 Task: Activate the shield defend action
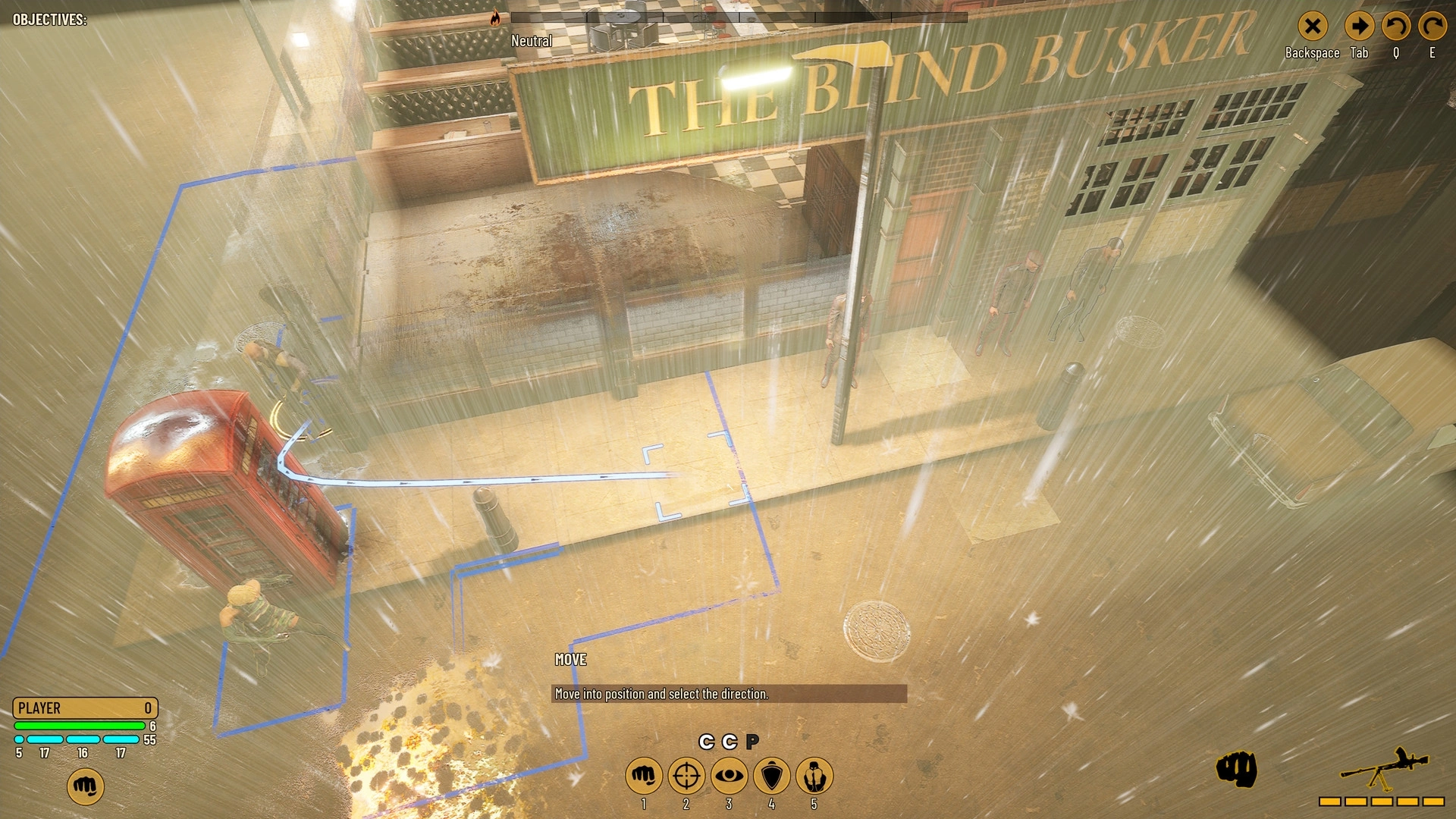pos(772,776)
